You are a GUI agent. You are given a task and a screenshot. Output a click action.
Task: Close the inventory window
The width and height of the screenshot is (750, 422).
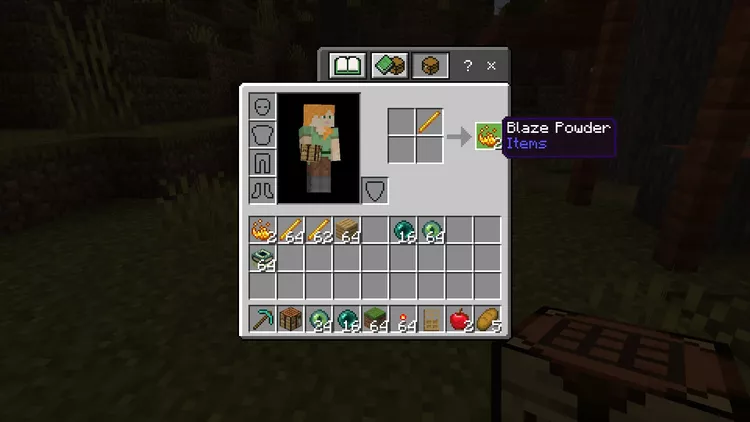tap(491, 66)
